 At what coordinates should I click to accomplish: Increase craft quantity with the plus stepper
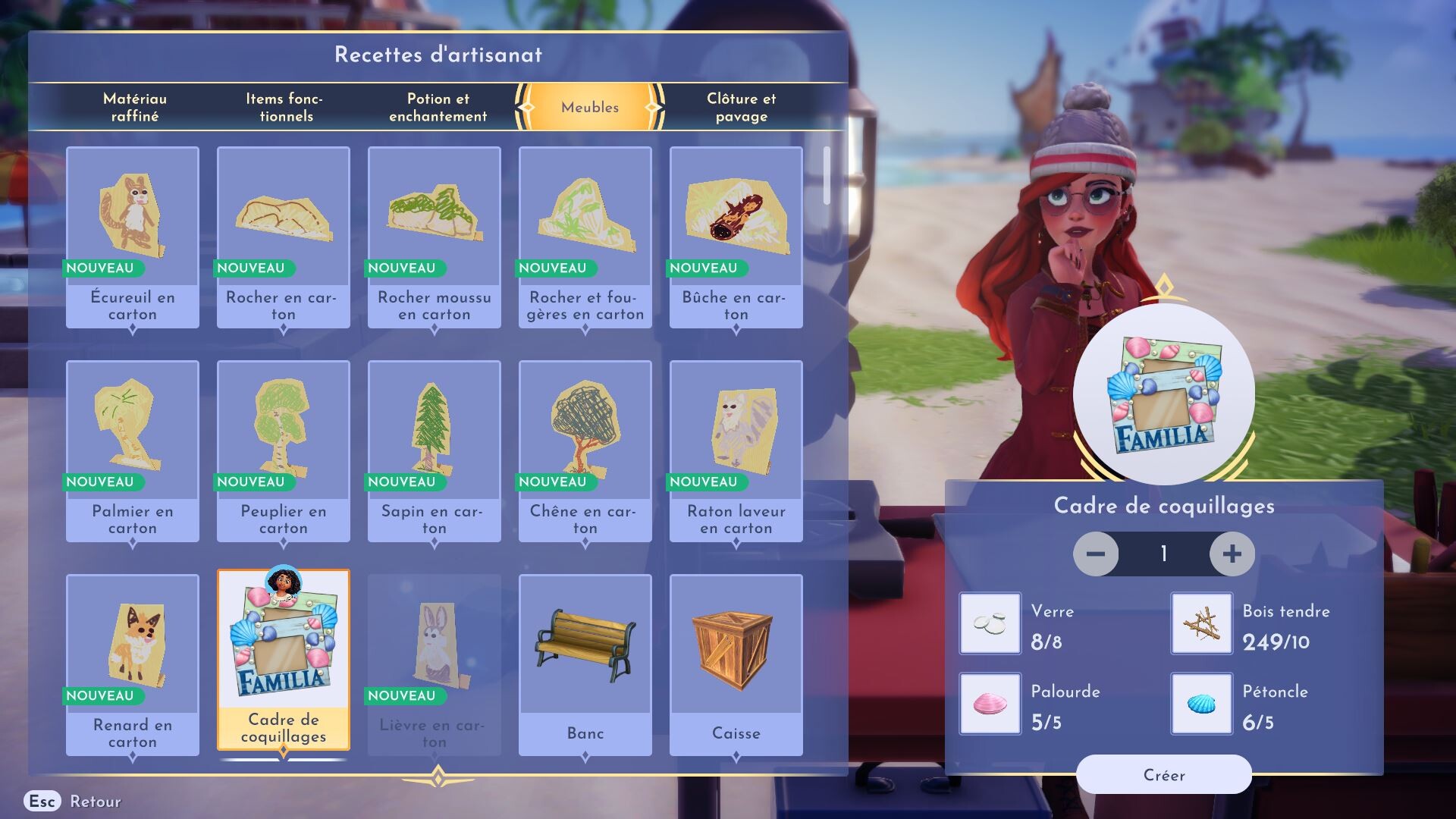point(1232,554)
